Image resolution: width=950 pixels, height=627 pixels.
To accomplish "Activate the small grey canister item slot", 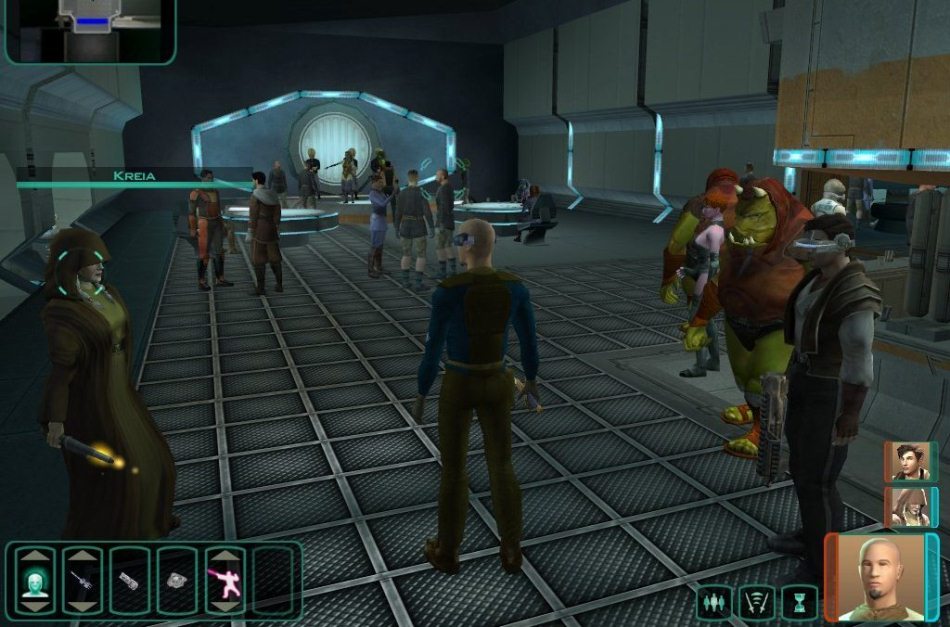I will (129, 581).
